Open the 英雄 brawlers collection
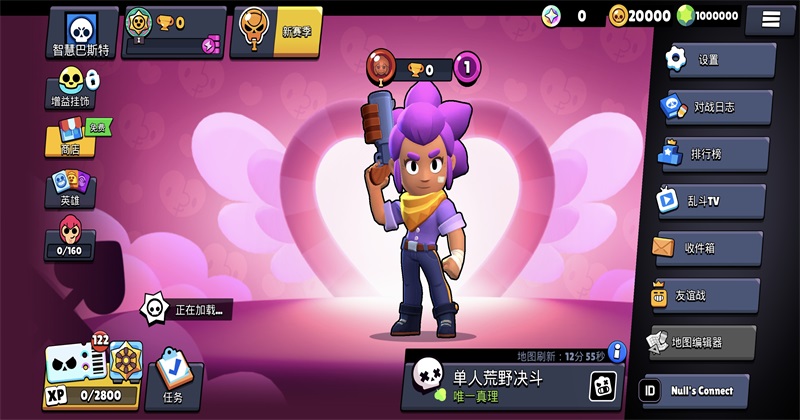Image resolution: width=800 pixels, height=420 pixels. coord(70,189)
